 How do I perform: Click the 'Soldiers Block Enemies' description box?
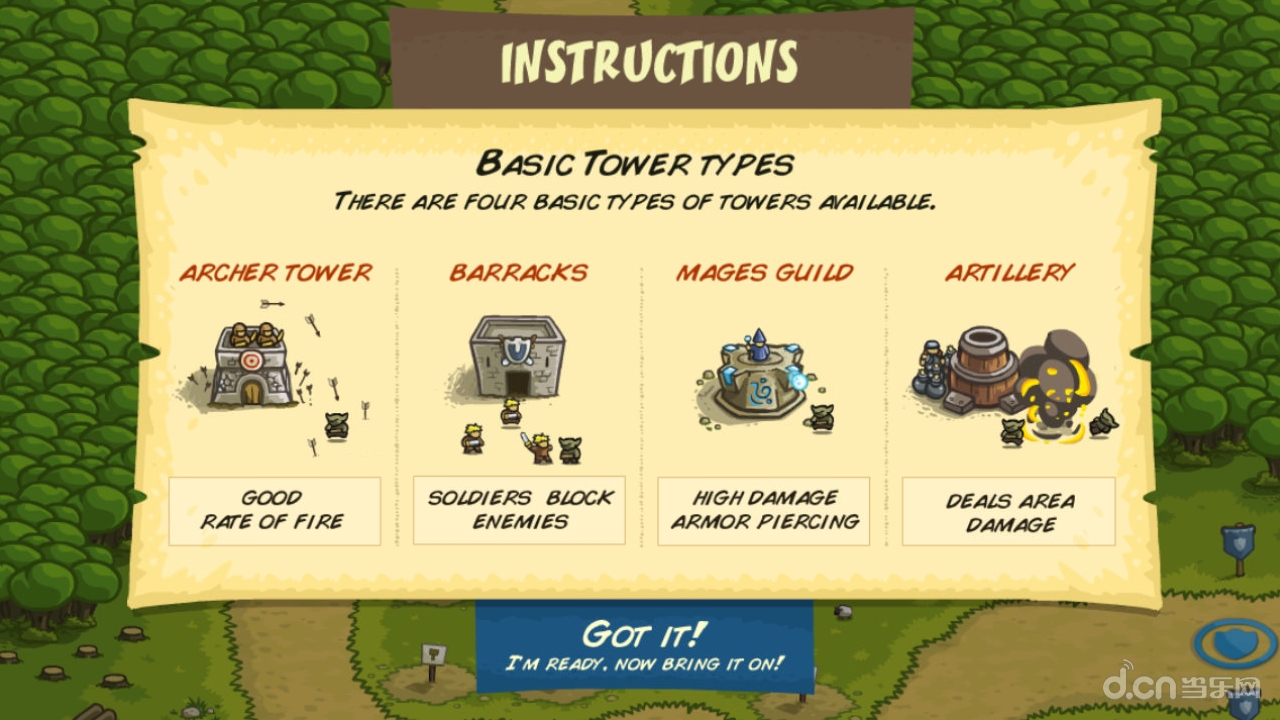pos(520,509)
